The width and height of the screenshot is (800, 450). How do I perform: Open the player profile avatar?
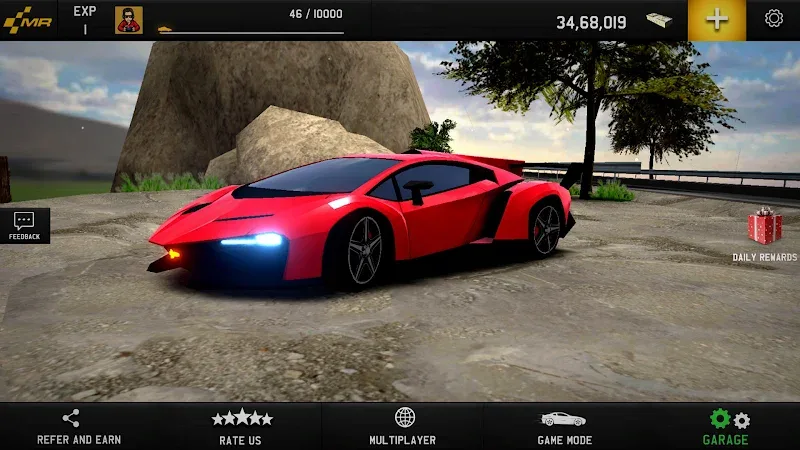click(x=129, y=20)
